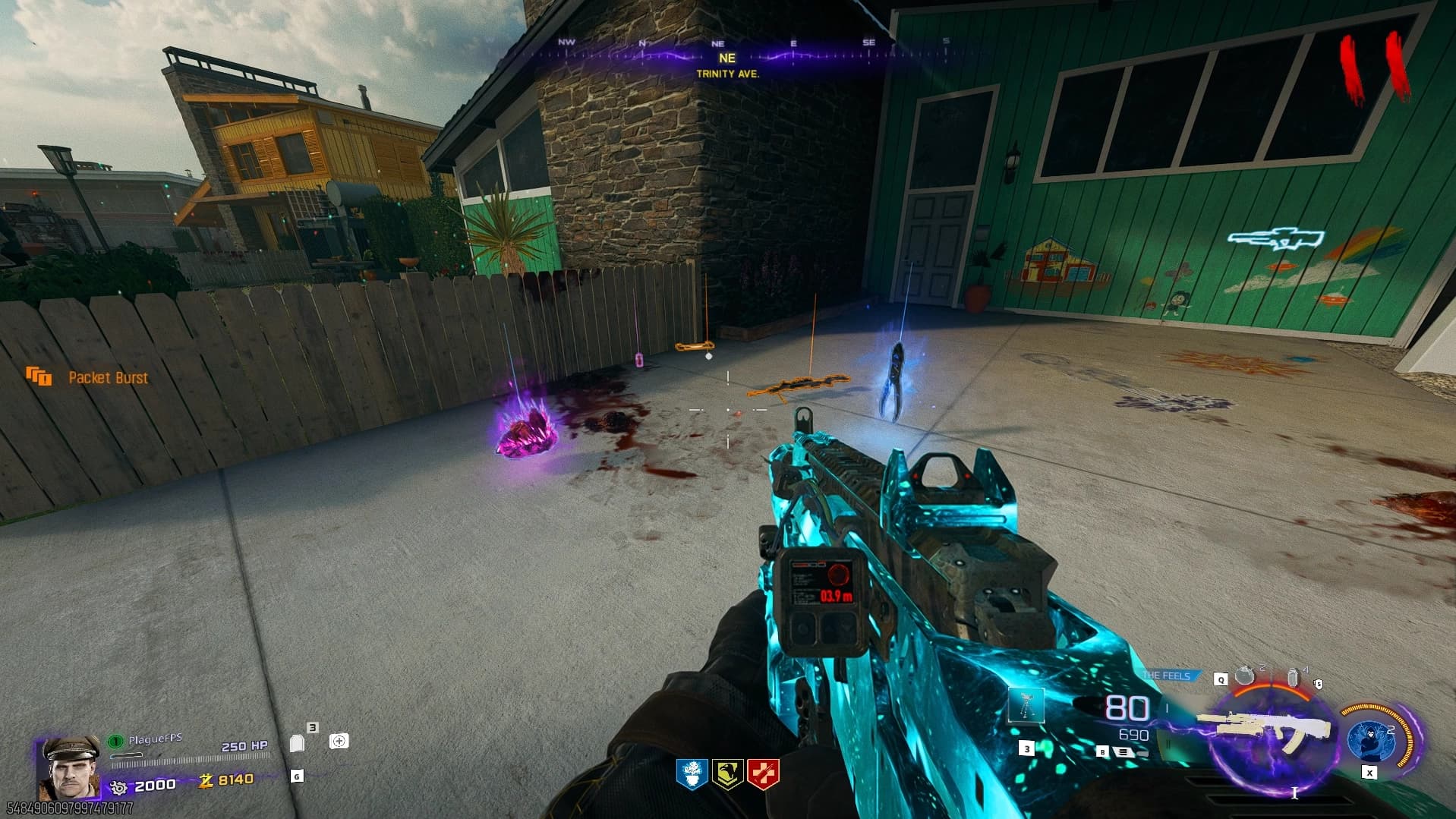This screenshot has height=819, width=1456.
Task: Select the red cross perk icon
Action: [x=763, y=775]
